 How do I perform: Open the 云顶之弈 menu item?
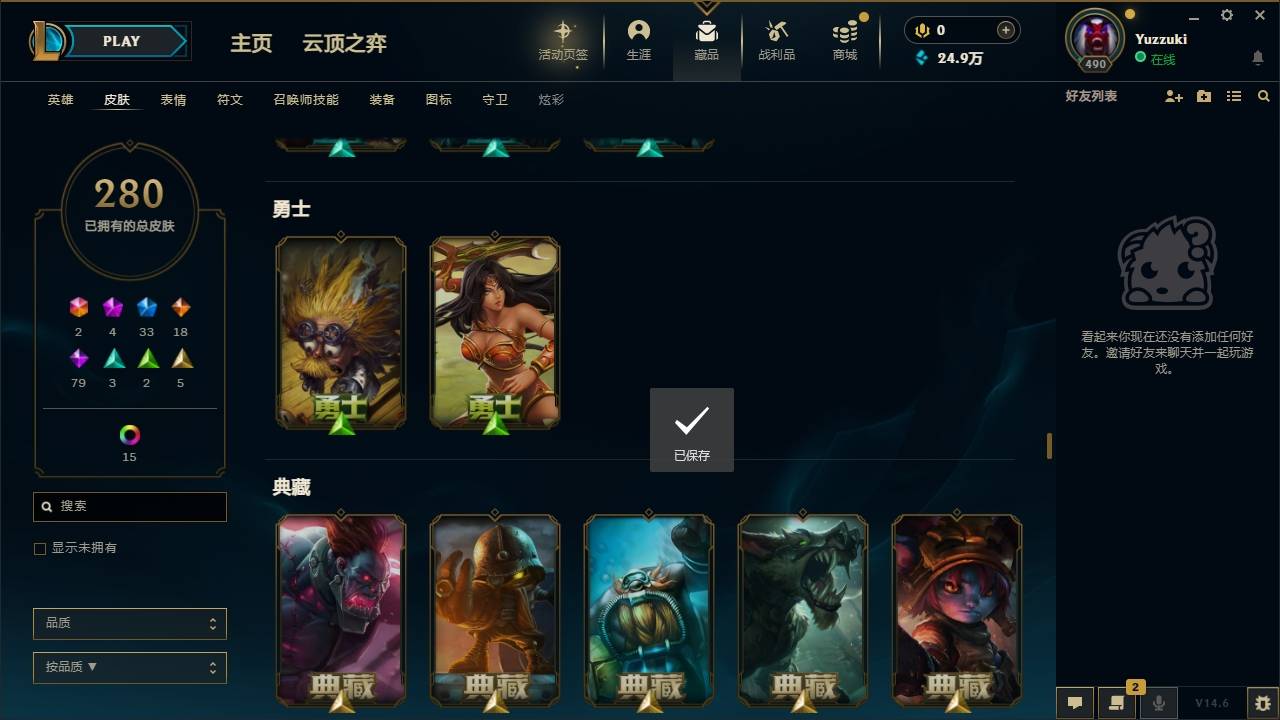pyautogui.click(x=344, y=43)
